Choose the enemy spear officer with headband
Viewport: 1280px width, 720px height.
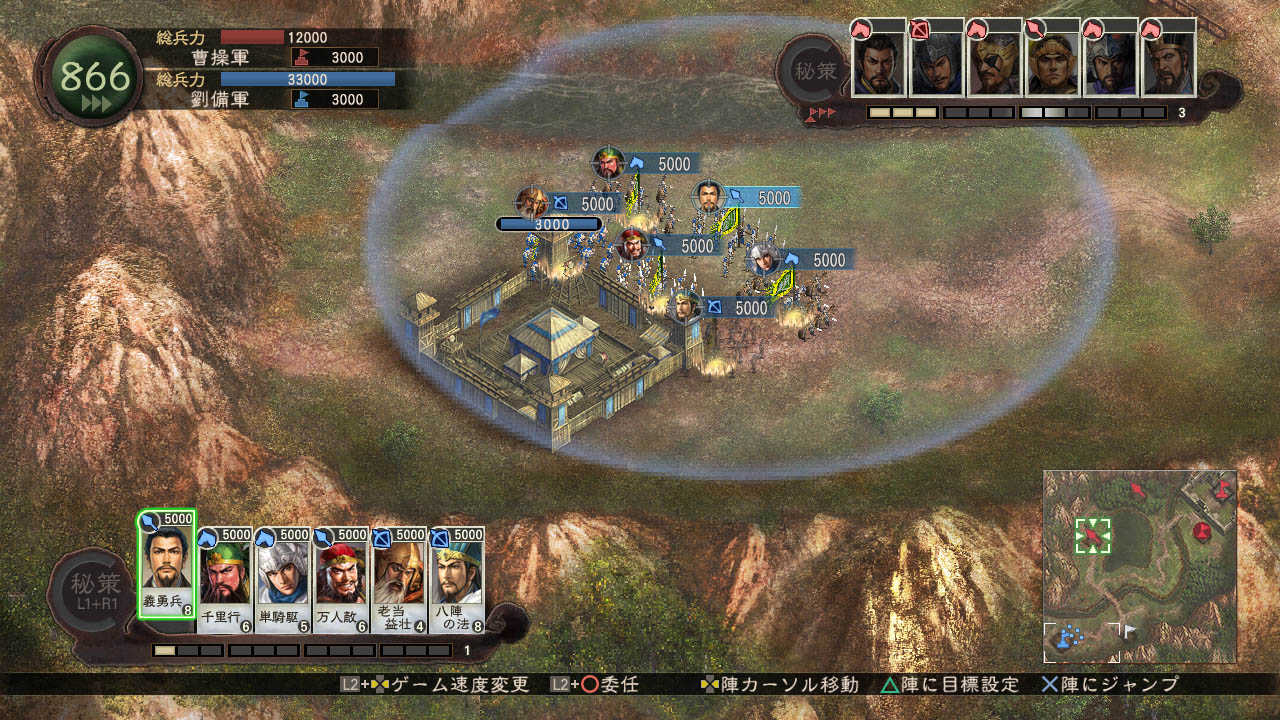click(x=1052, y=64)
